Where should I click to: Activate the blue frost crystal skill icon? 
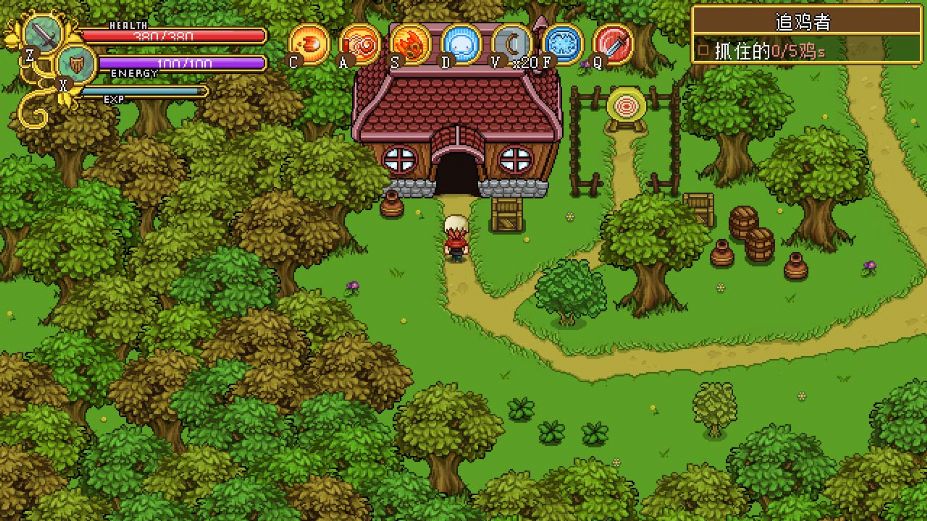tap(562, 44)
